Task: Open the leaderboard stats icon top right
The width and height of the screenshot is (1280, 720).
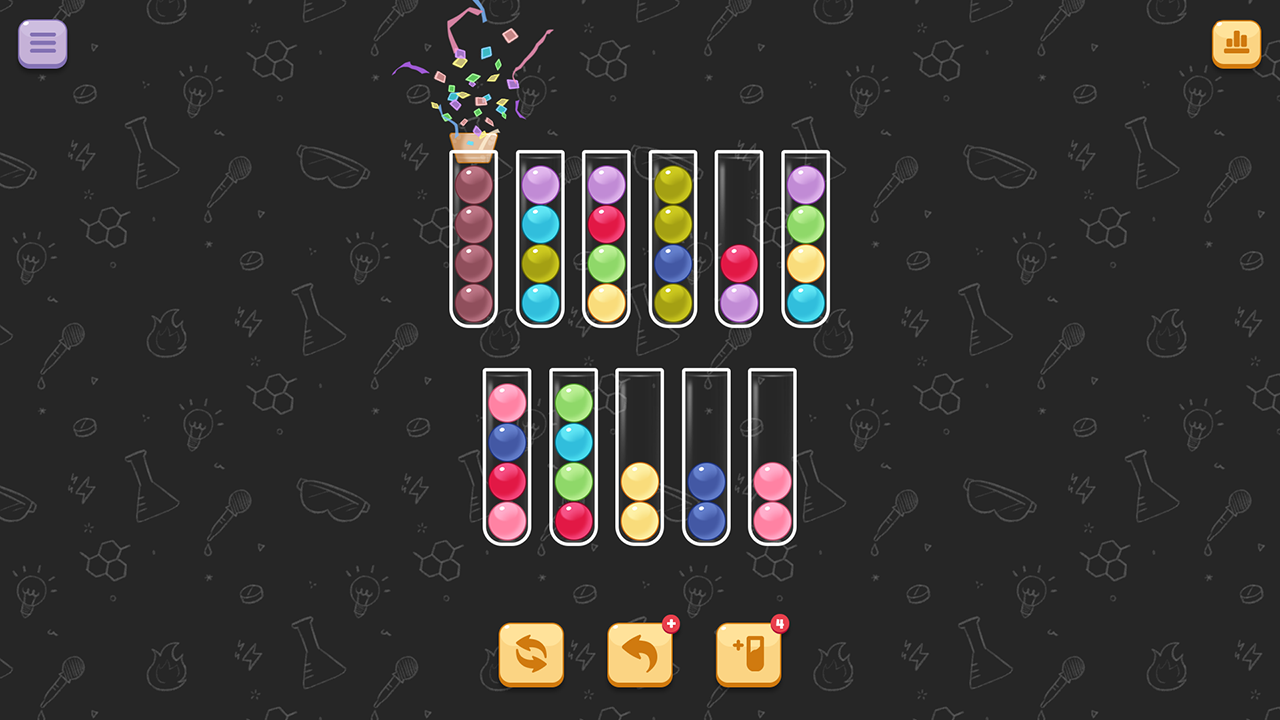Action: point(1236,44)
